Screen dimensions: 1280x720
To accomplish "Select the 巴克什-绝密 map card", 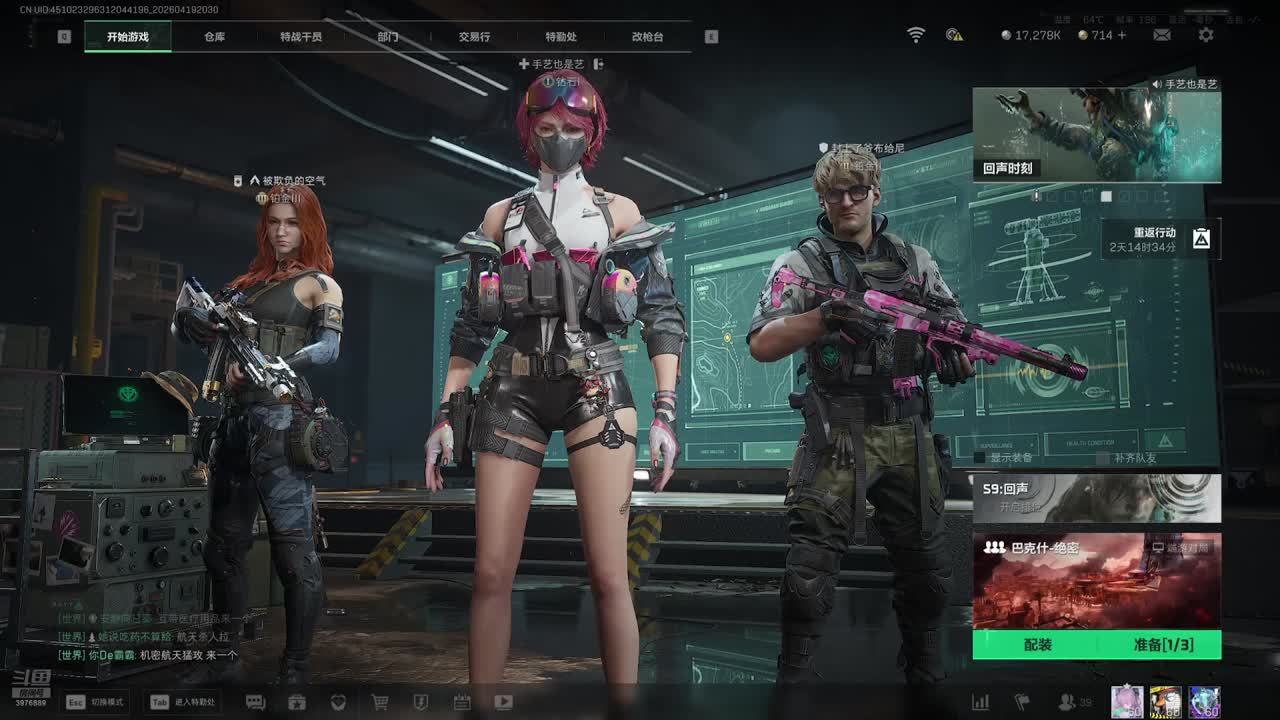I will click(x=1096, y=580).
